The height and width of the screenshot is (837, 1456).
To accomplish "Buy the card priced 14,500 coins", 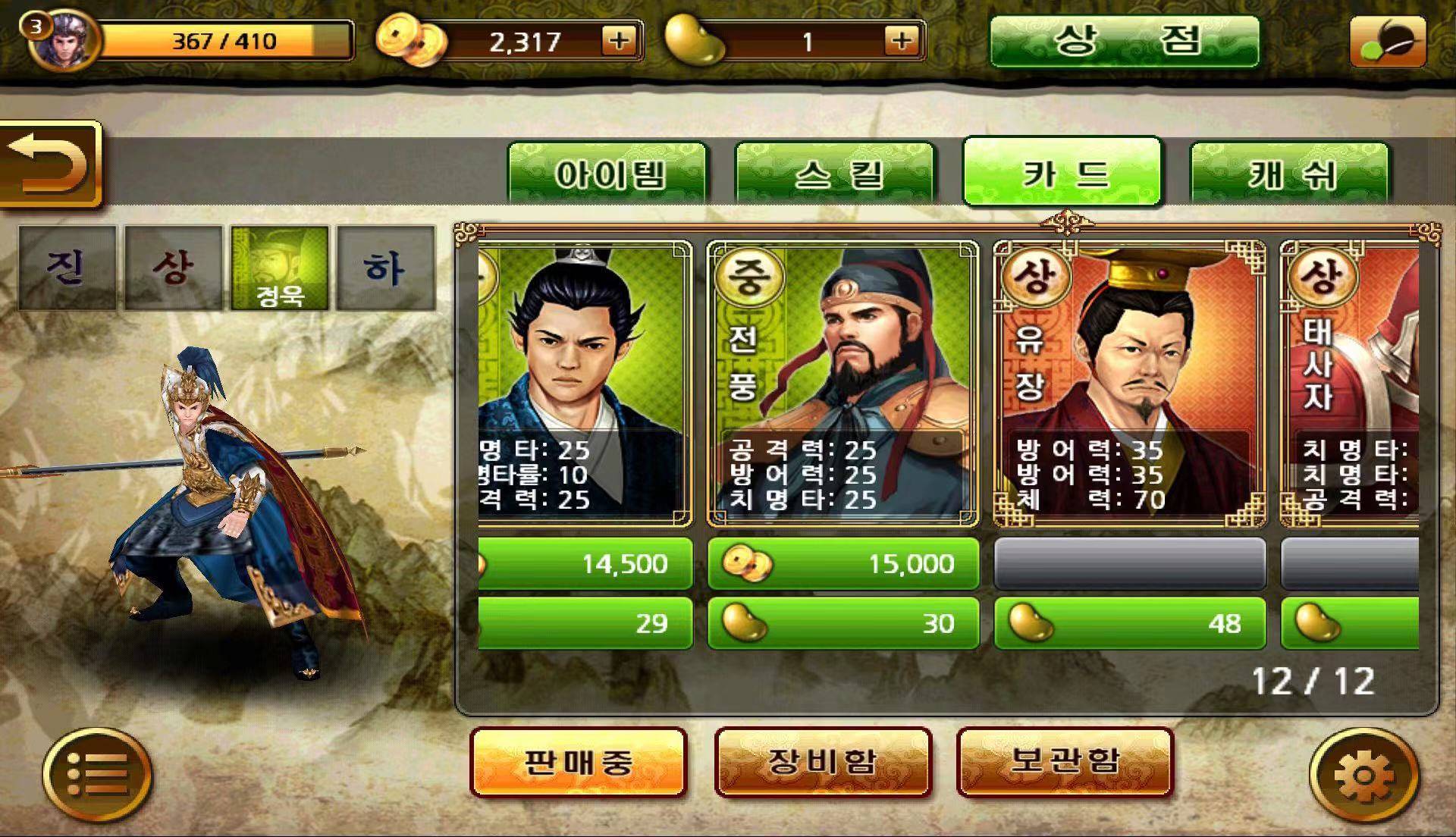I will pyautogui.click(x=585, y=563).
